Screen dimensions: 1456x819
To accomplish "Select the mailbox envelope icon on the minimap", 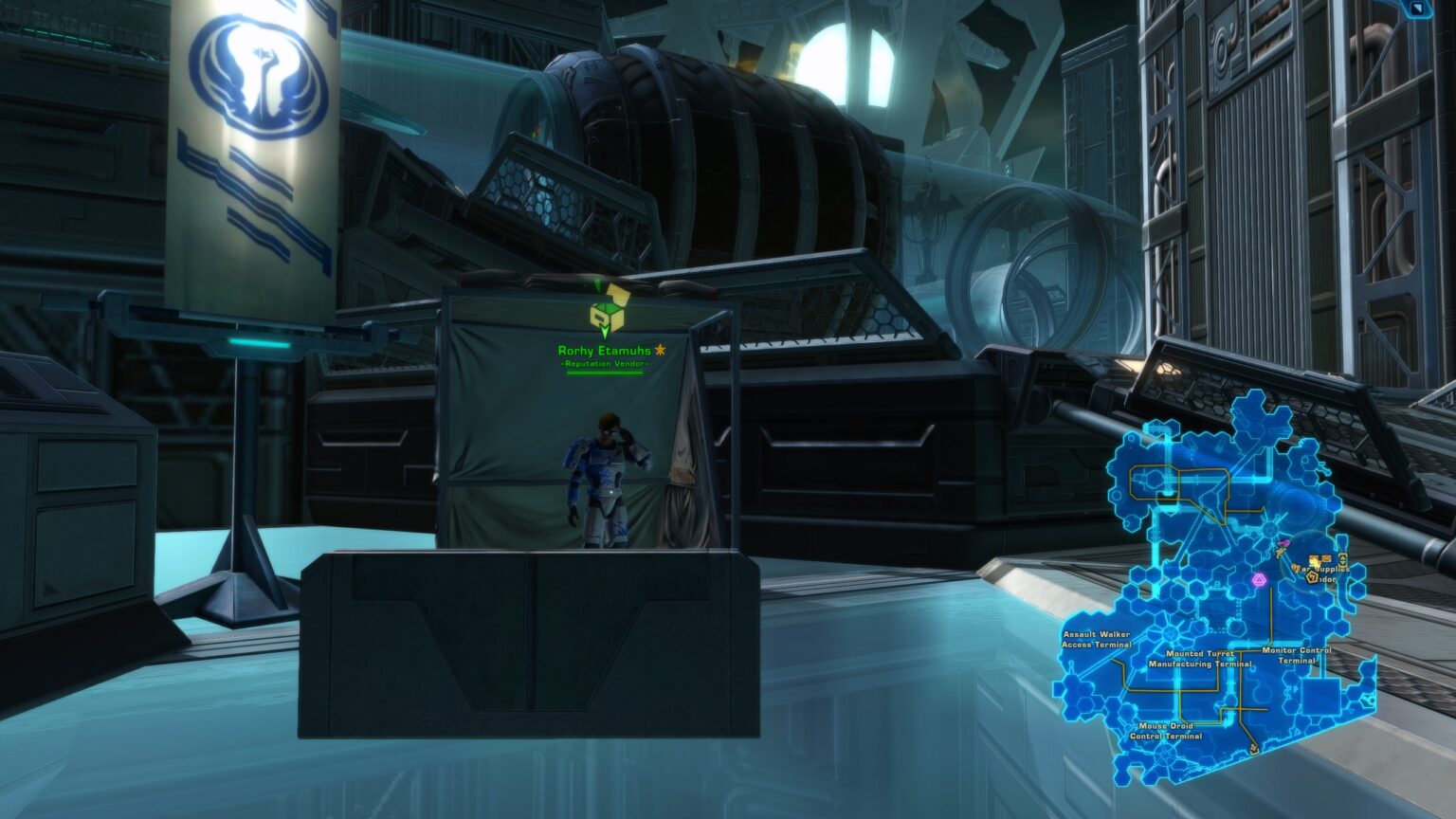I will [1325, 558].
